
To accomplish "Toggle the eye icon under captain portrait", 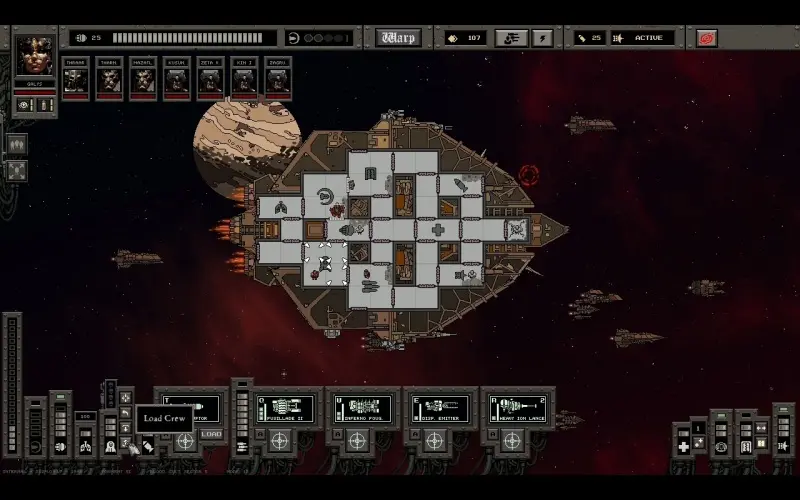I will 25,105.
